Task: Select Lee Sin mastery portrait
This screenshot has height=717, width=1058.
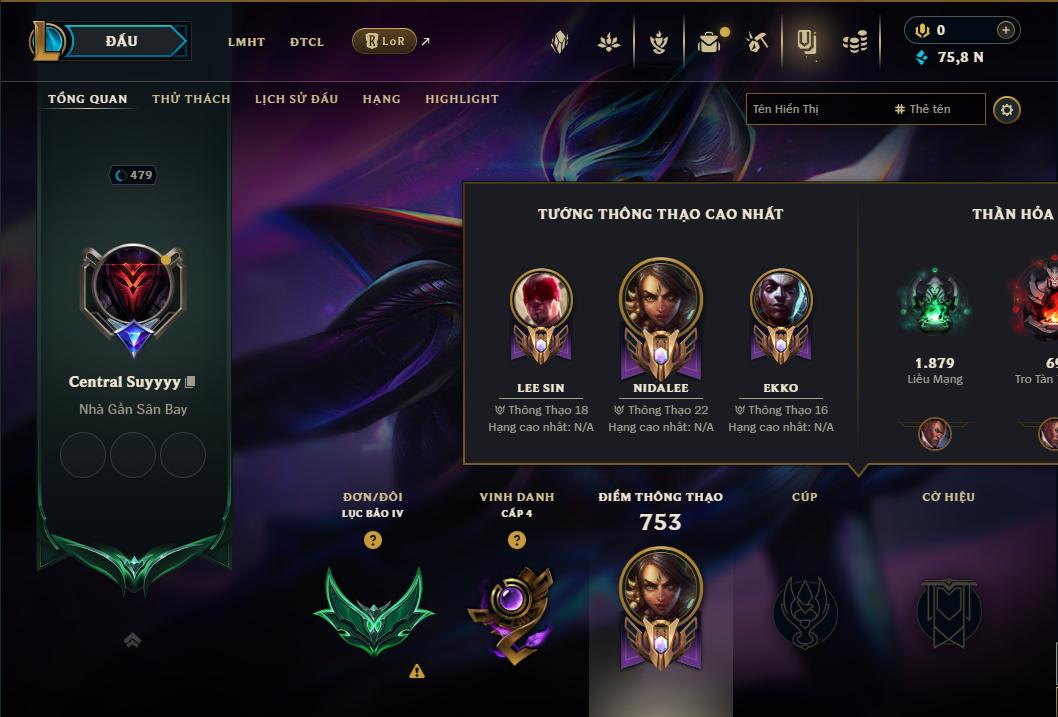Action: point(541,302)
